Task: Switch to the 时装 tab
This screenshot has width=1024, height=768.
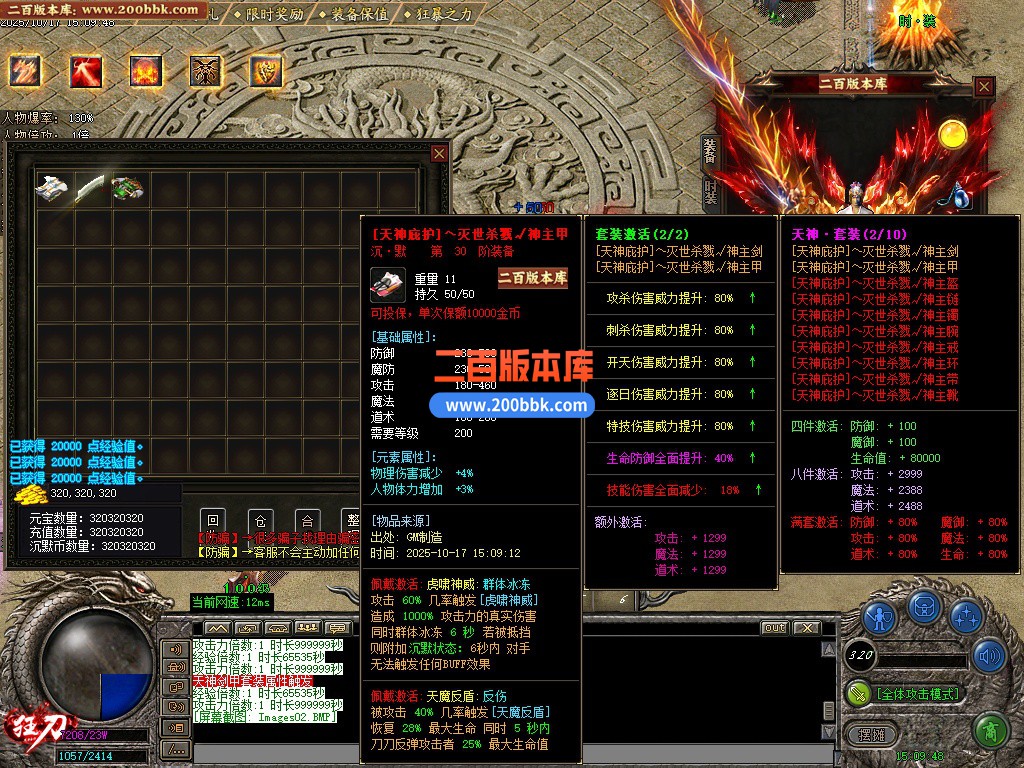Action: point(709,192)
